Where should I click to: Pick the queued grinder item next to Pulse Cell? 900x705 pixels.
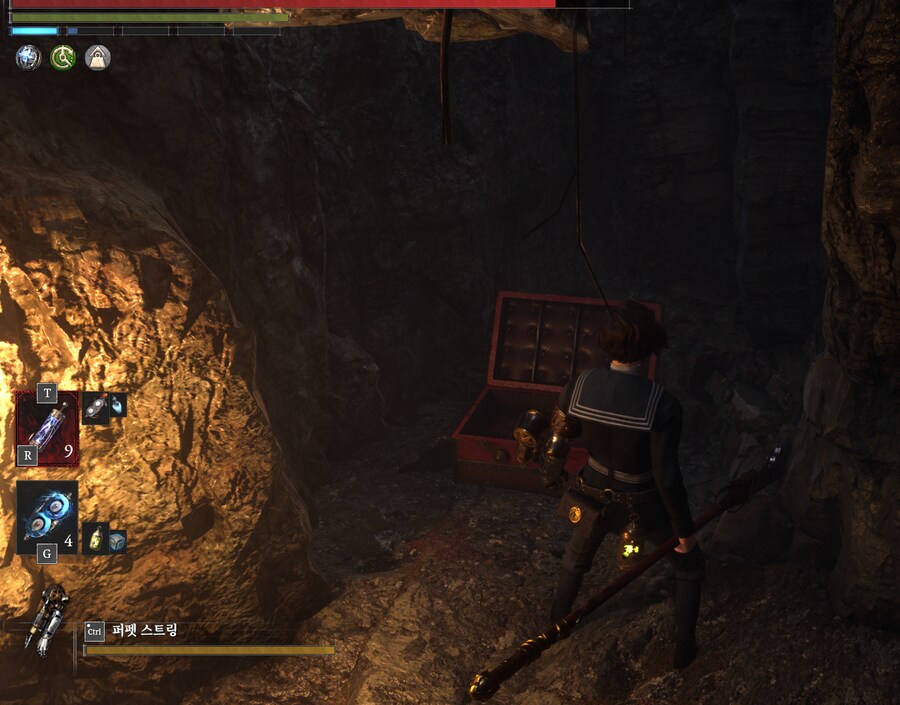click(96, 406)
